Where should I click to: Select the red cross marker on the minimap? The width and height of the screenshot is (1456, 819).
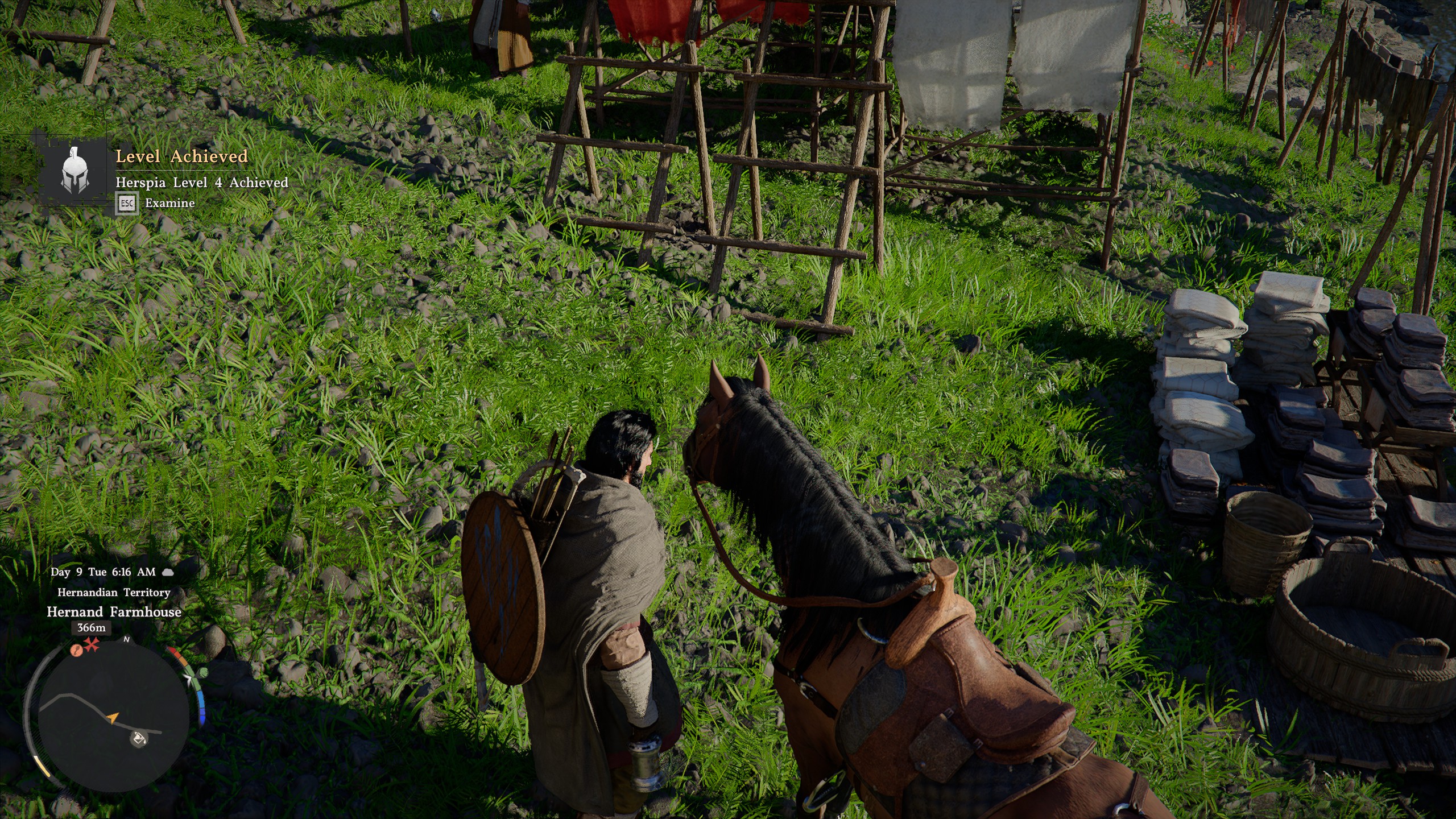[91, 644]
